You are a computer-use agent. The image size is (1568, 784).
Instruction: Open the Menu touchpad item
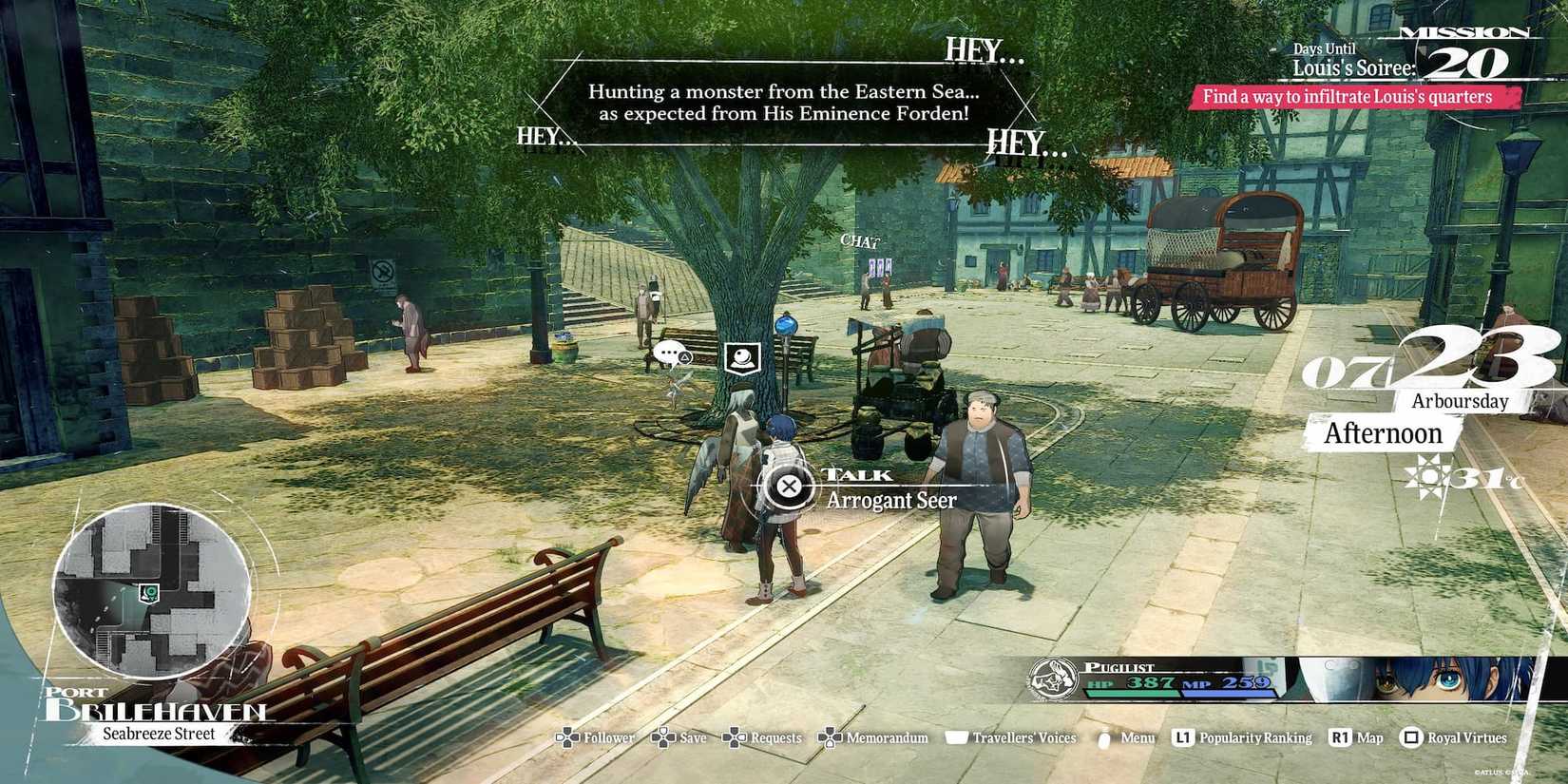coord(1103,737)
